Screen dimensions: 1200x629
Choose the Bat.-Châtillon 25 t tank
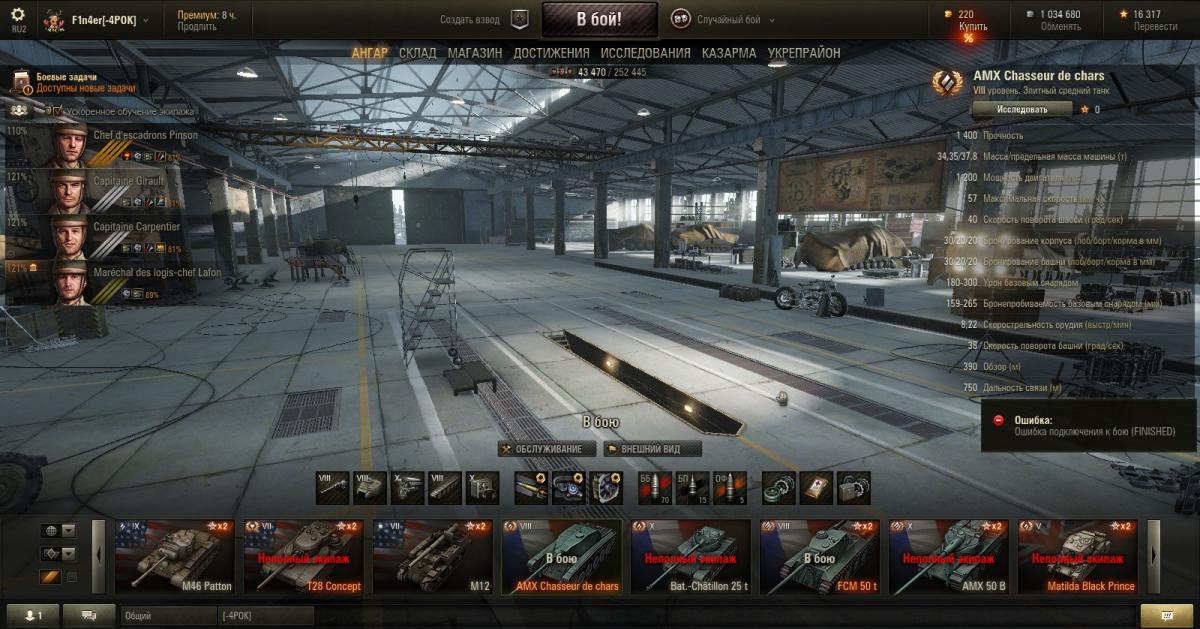click(690, 556)
